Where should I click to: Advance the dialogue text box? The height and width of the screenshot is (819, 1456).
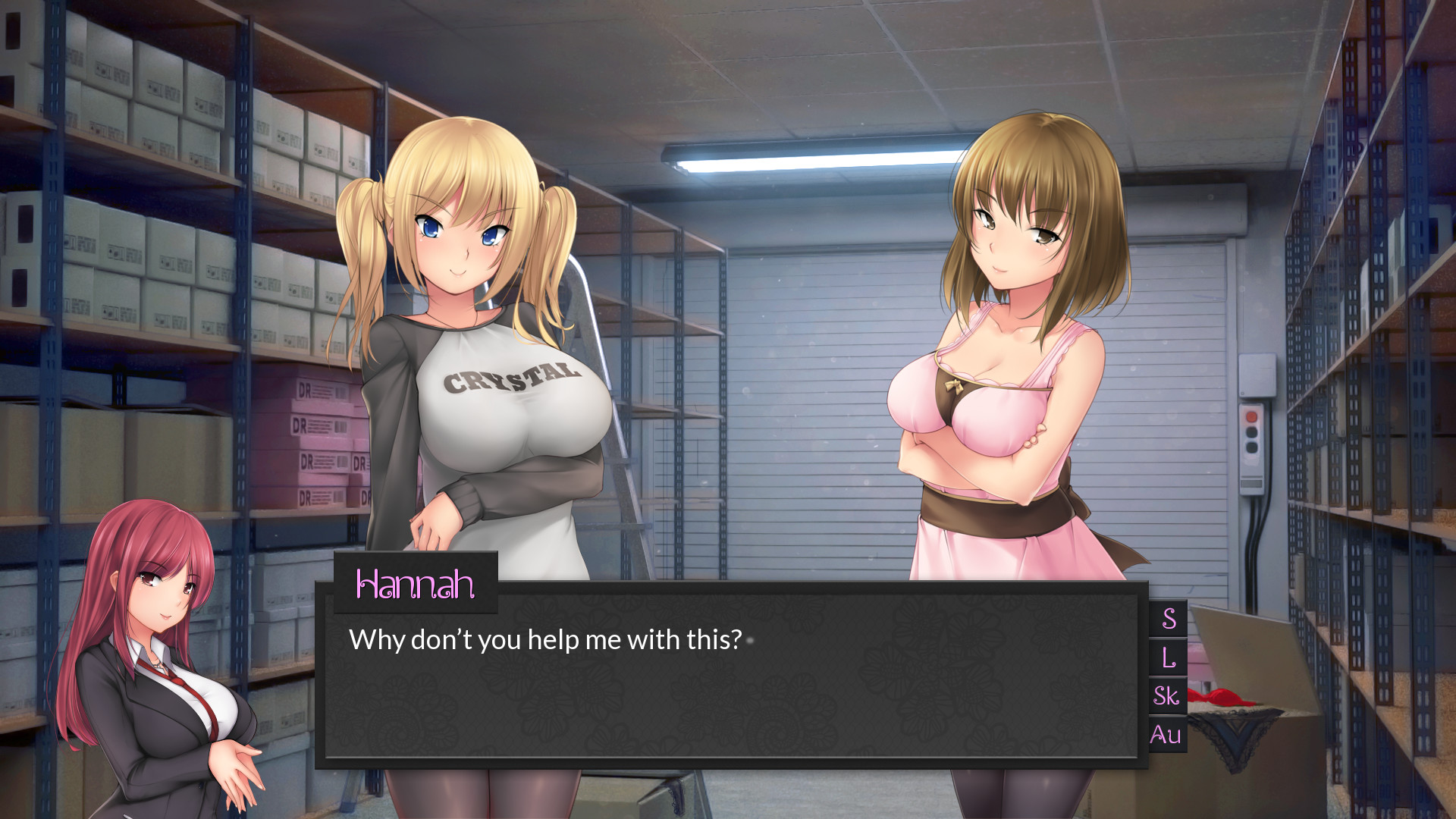[731, 682]
